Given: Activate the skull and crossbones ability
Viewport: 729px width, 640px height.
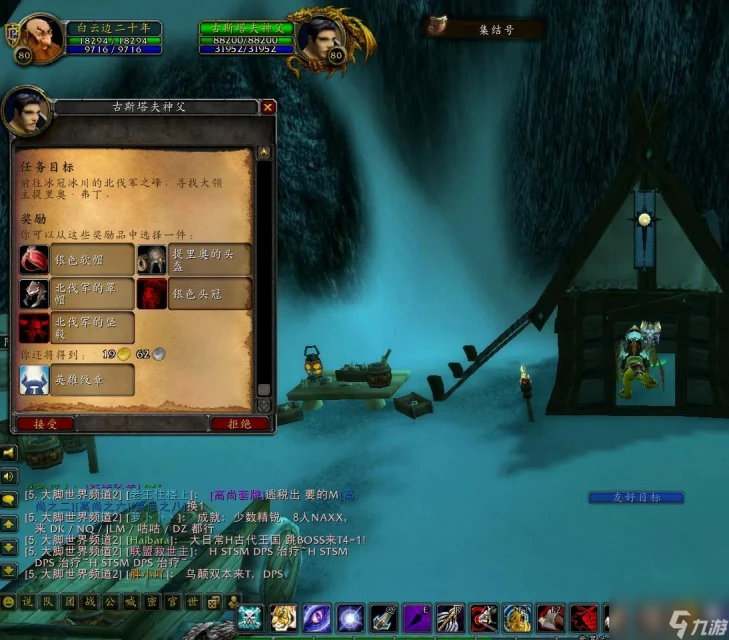Looking at the screenshot, I should click(250, 618).
